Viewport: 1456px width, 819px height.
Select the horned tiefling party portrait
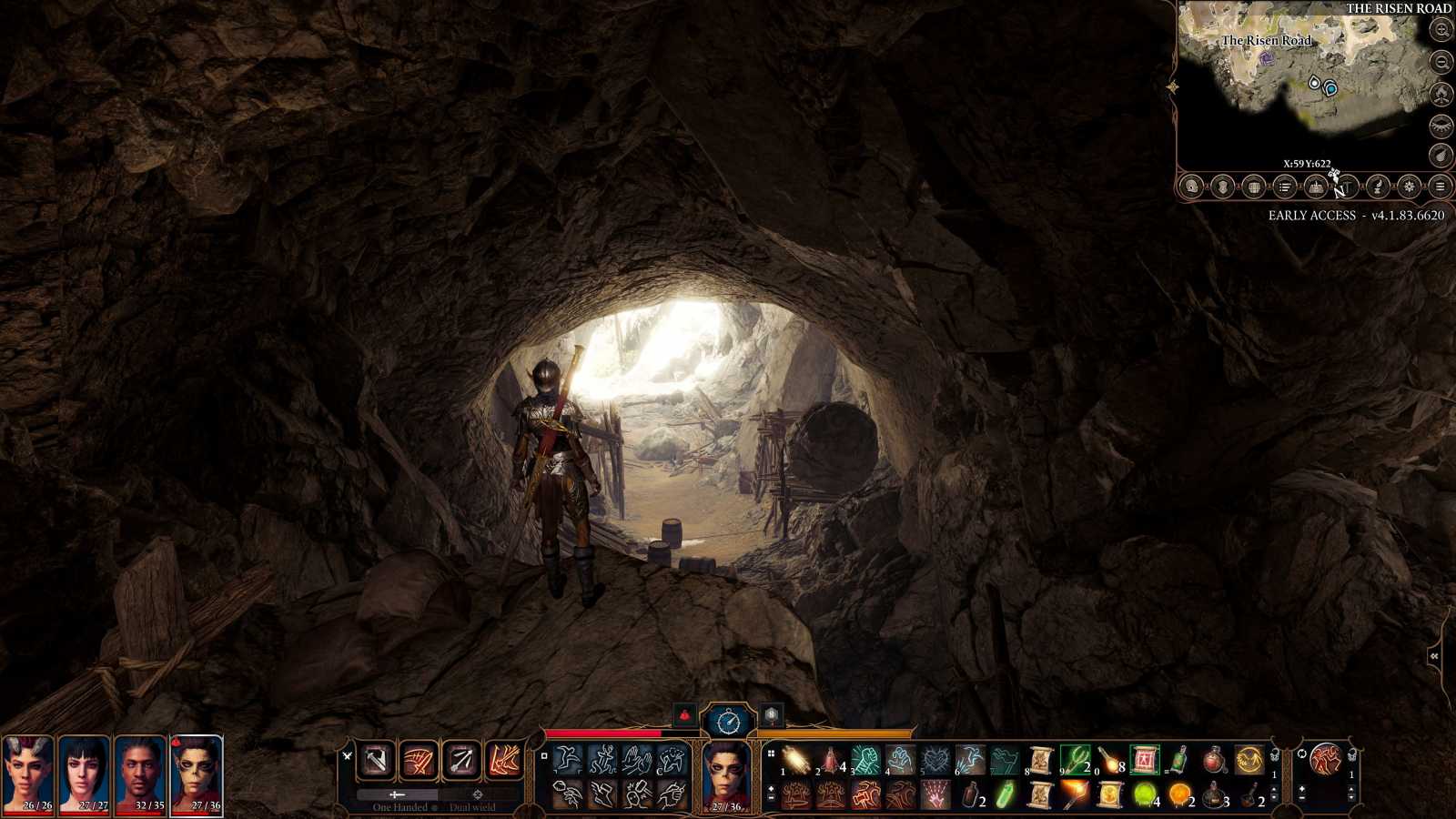point(27,775)
